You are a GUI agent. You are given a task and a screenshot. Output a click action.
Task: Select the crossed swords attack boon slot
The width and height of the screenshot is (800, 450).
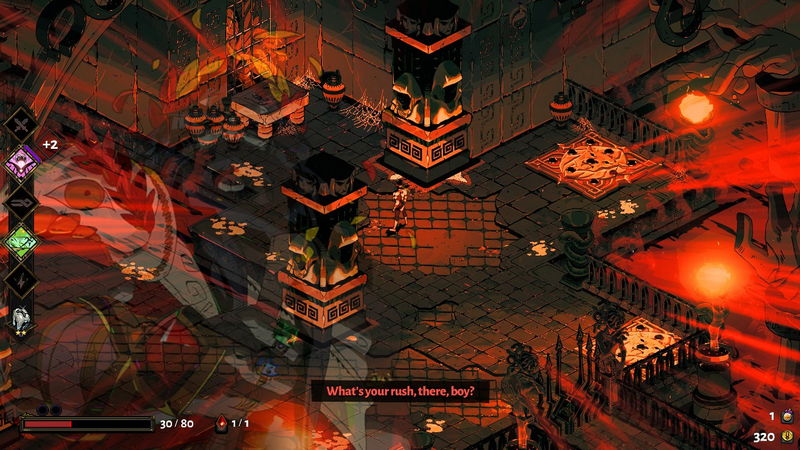[21, 124]
